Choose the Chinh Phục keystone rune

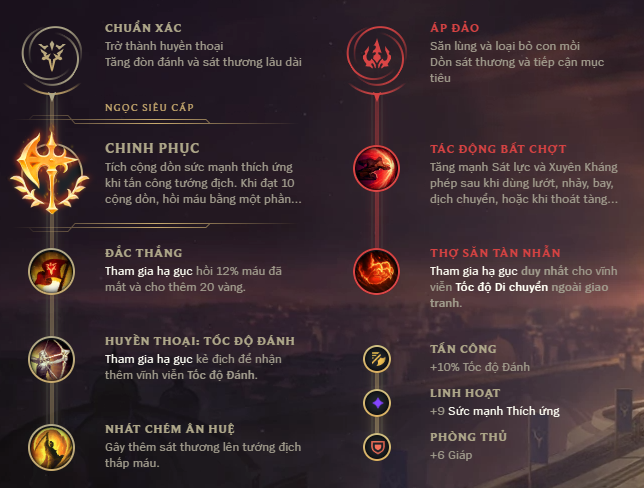tap(48, 166)
